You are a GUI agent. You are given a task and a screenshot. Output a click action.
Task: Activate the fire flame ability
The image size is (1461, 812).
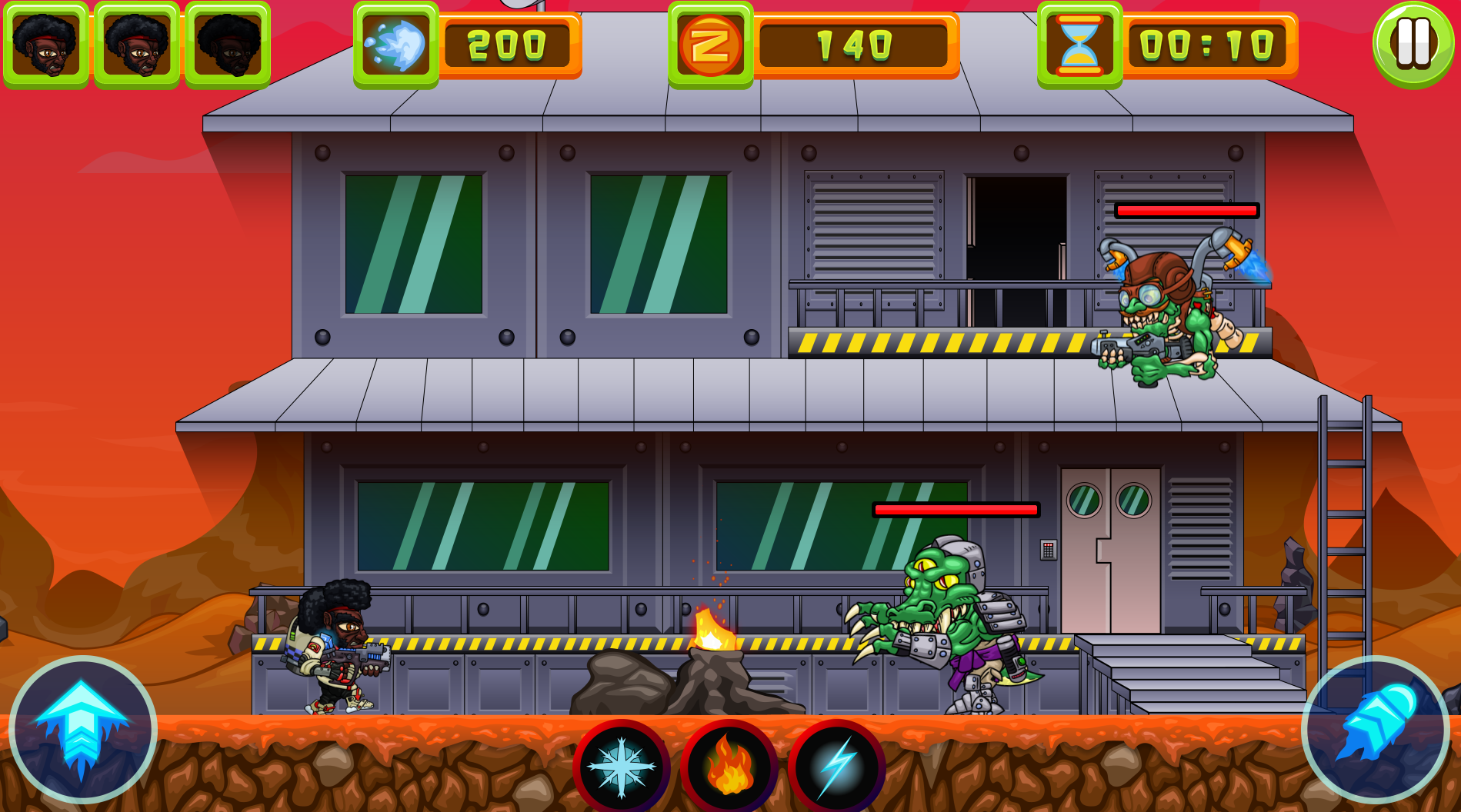[729, 767]
